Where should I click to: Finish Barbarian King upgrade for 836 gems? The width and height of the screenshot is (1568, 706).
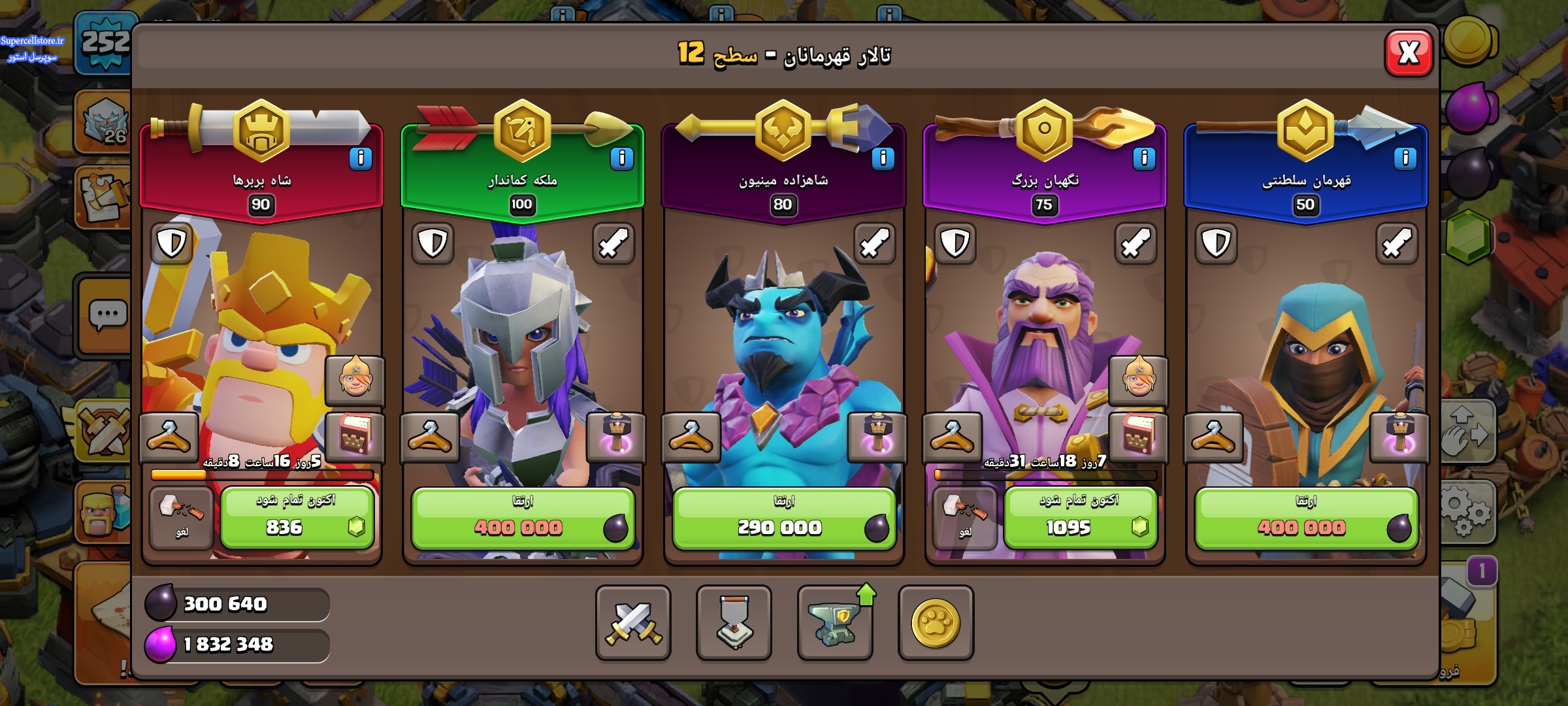point(297,518)
